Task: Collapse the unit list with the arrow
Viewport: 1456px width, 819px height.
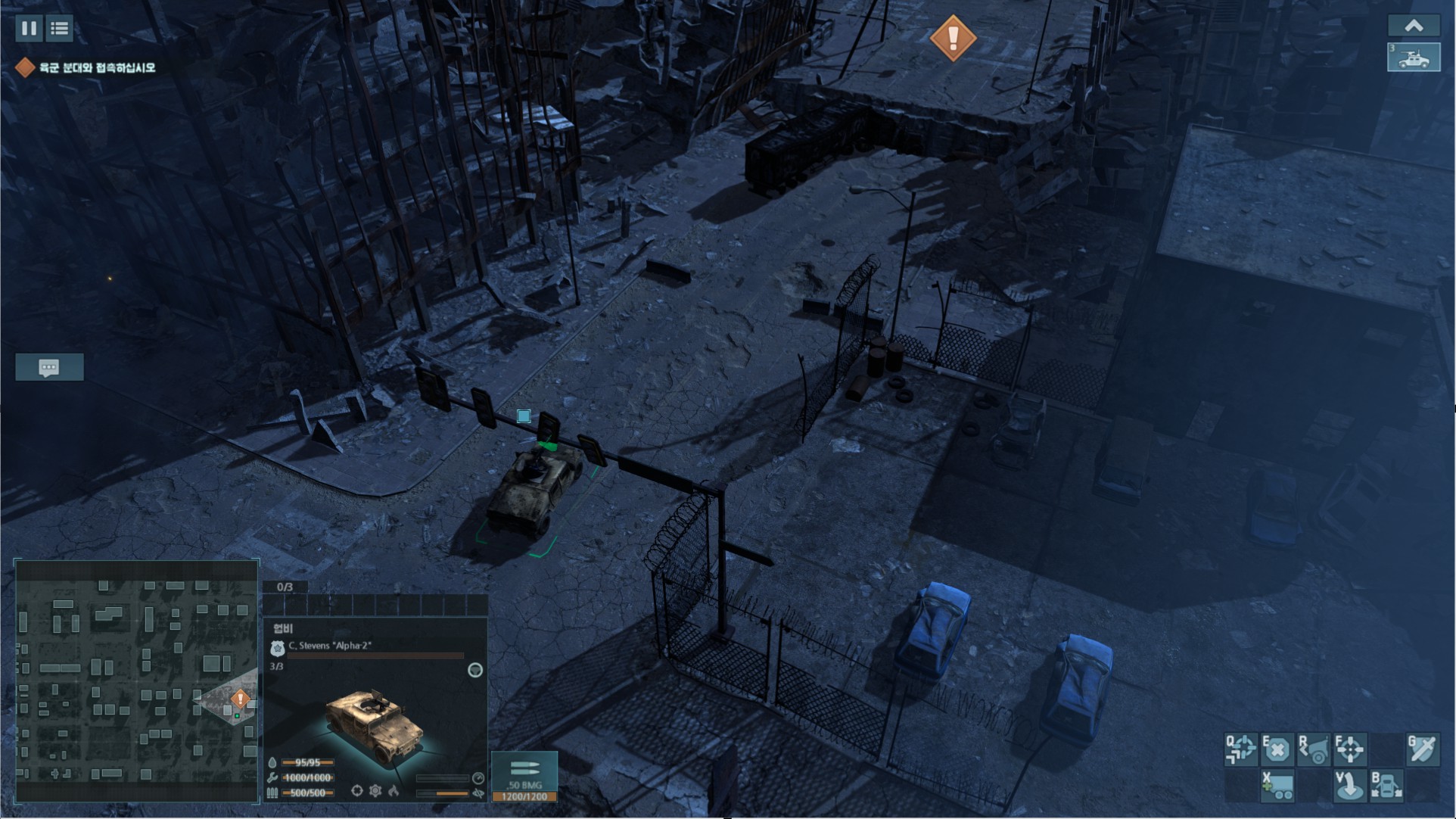Action: (1413, 26)
